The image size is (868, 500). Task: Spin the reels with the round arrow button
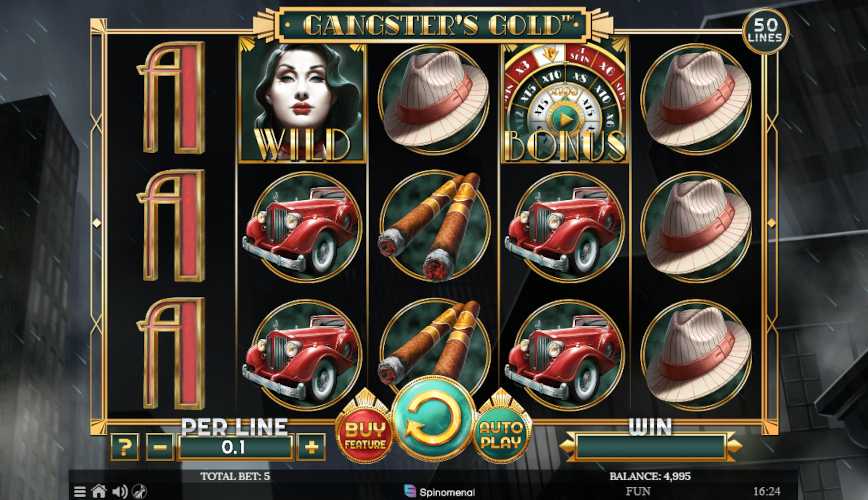(x=432, y=419)
